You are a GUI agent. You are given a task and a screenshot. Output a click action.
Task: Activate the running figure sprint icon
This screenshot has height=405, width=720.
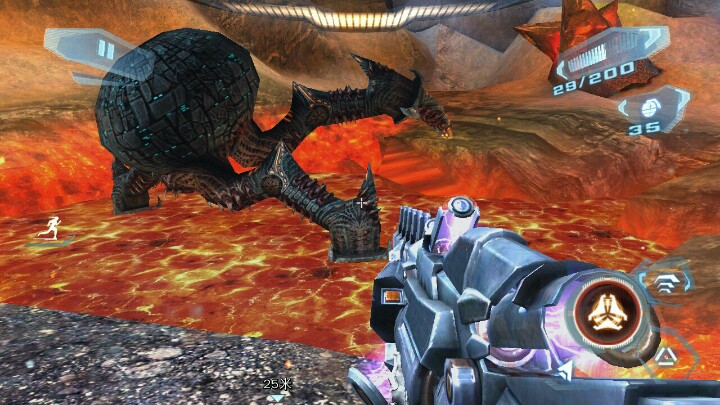(47, 229)
